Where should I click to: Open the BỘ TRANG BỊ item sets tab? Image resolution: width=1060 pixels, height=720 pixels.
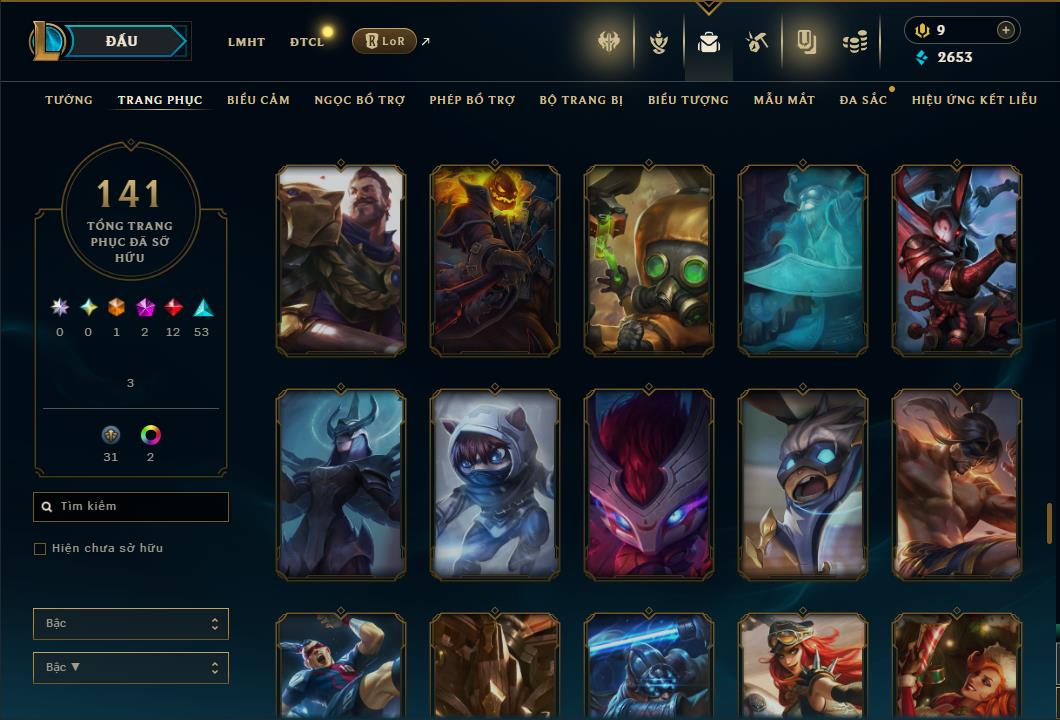click(581, 100)
